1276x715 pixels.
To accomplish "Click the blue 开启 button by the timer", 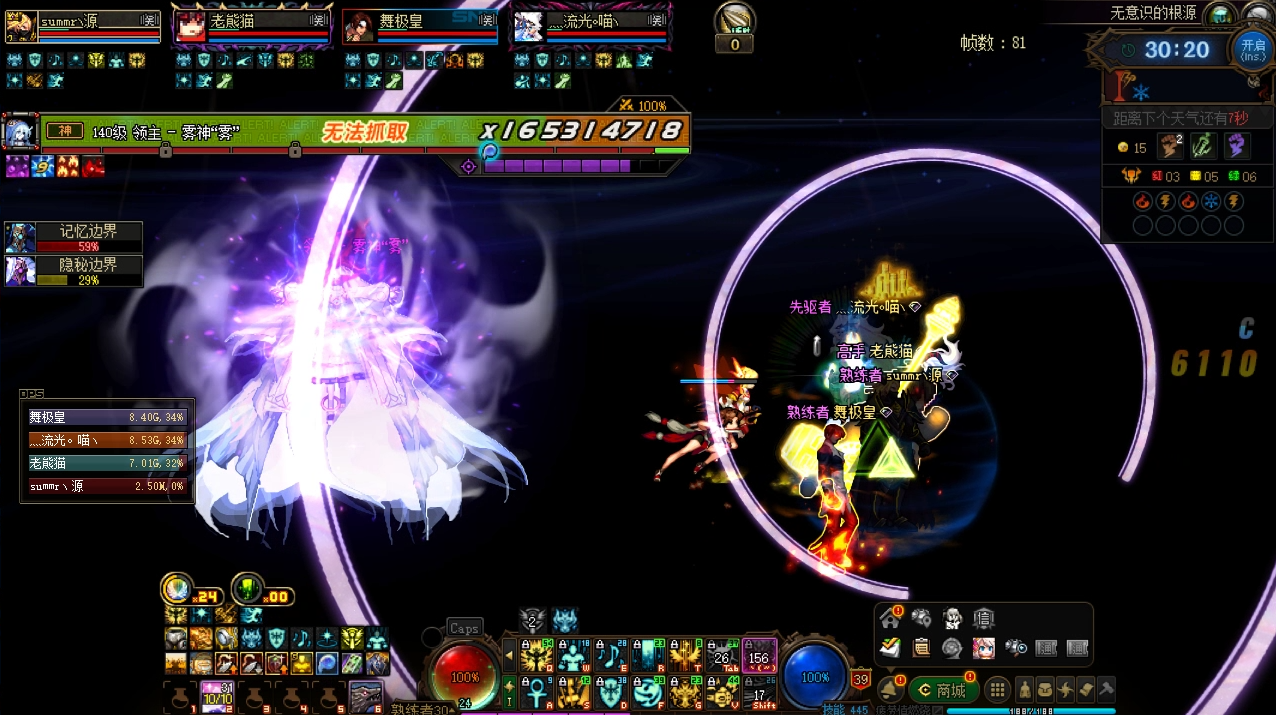I will 1252,48.
